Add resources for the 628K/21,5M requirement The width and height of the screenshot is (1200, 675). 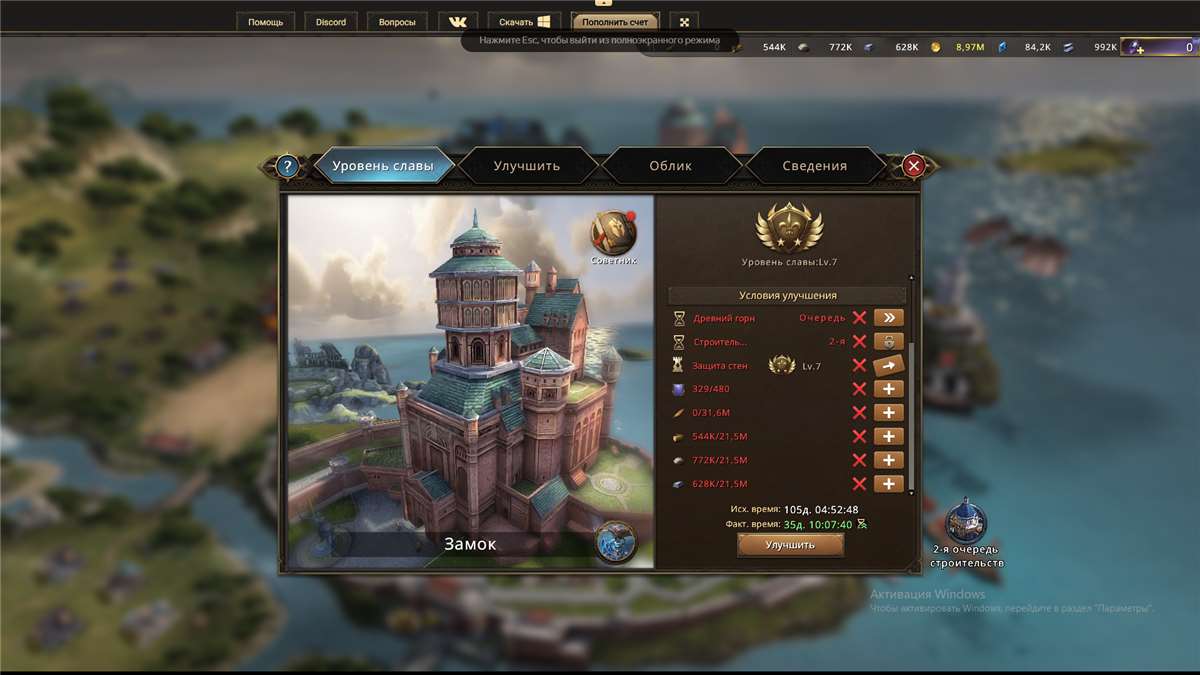click(888, 484)
